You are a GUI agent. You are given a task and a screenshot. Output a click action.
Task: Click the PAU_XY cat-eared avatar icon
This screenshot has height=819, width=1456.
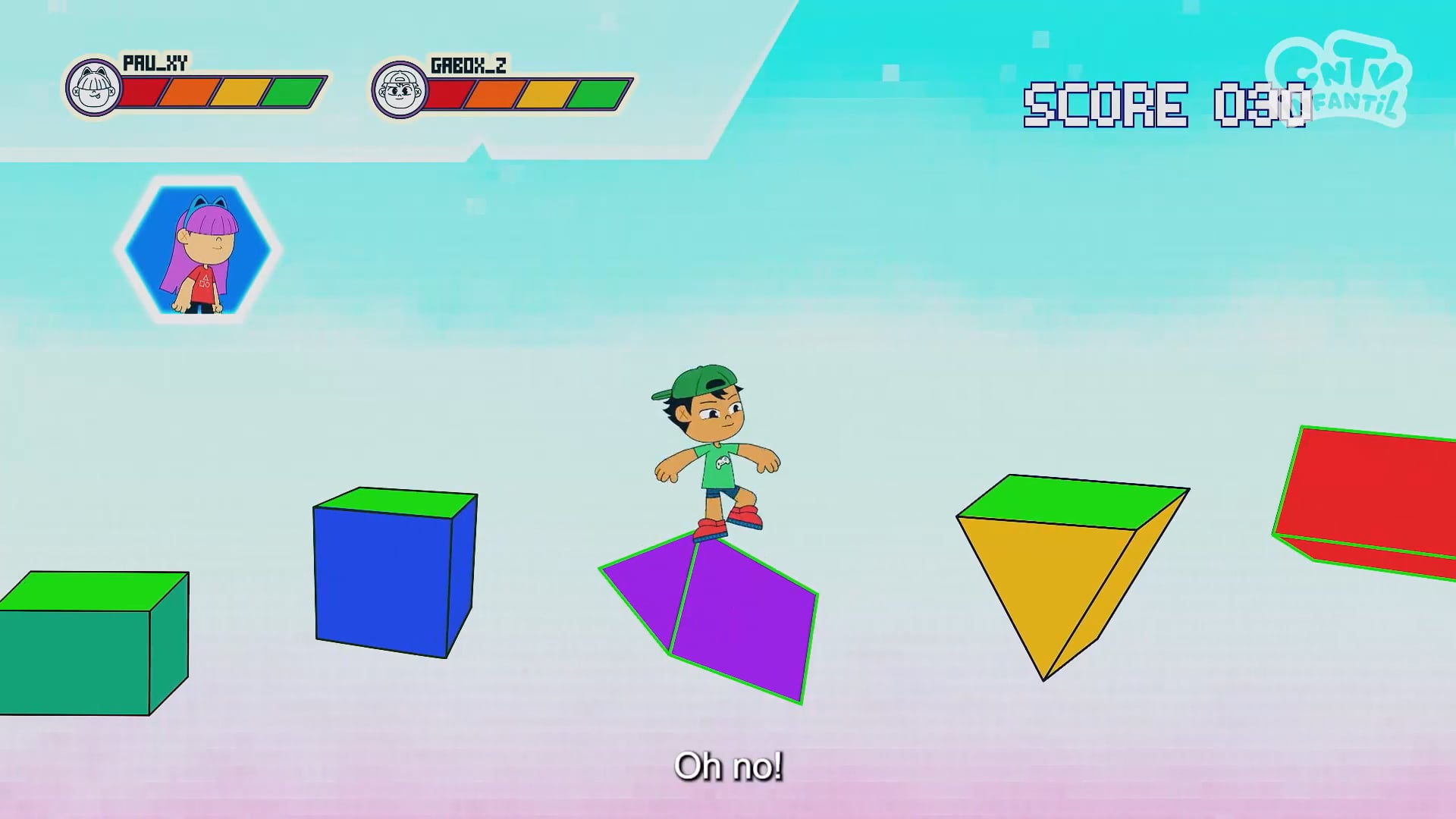(x=93, y=88)
